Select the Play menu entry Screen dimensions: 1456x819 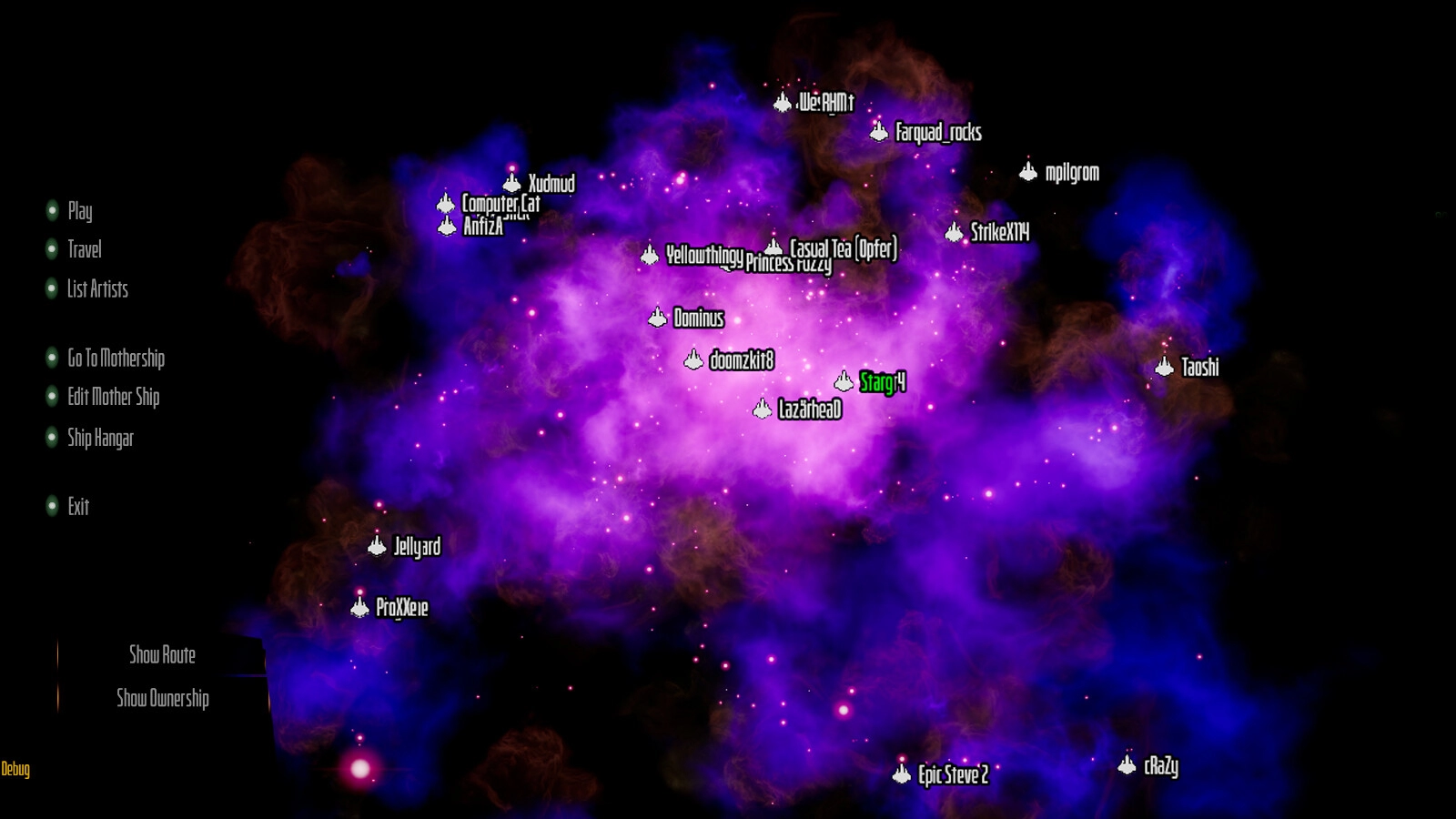[79, 211]
